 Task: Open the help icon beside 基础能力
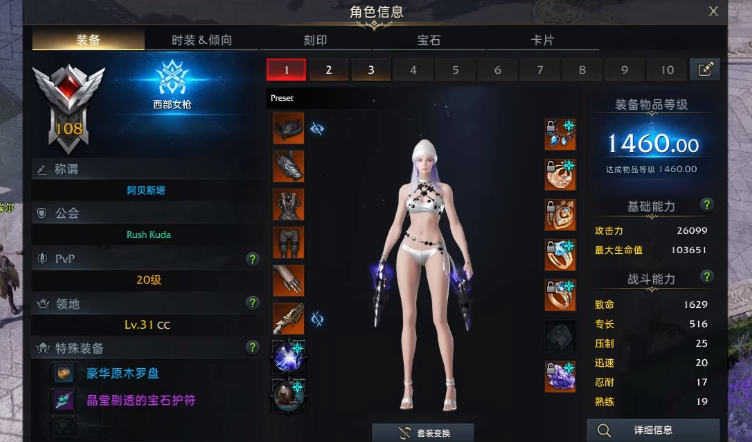pyautogui.click(x=707, y=205)
